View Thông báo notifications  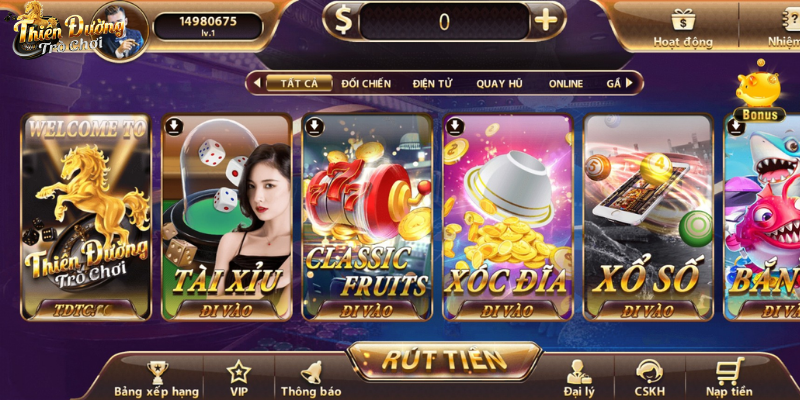(x=311, y=379)
